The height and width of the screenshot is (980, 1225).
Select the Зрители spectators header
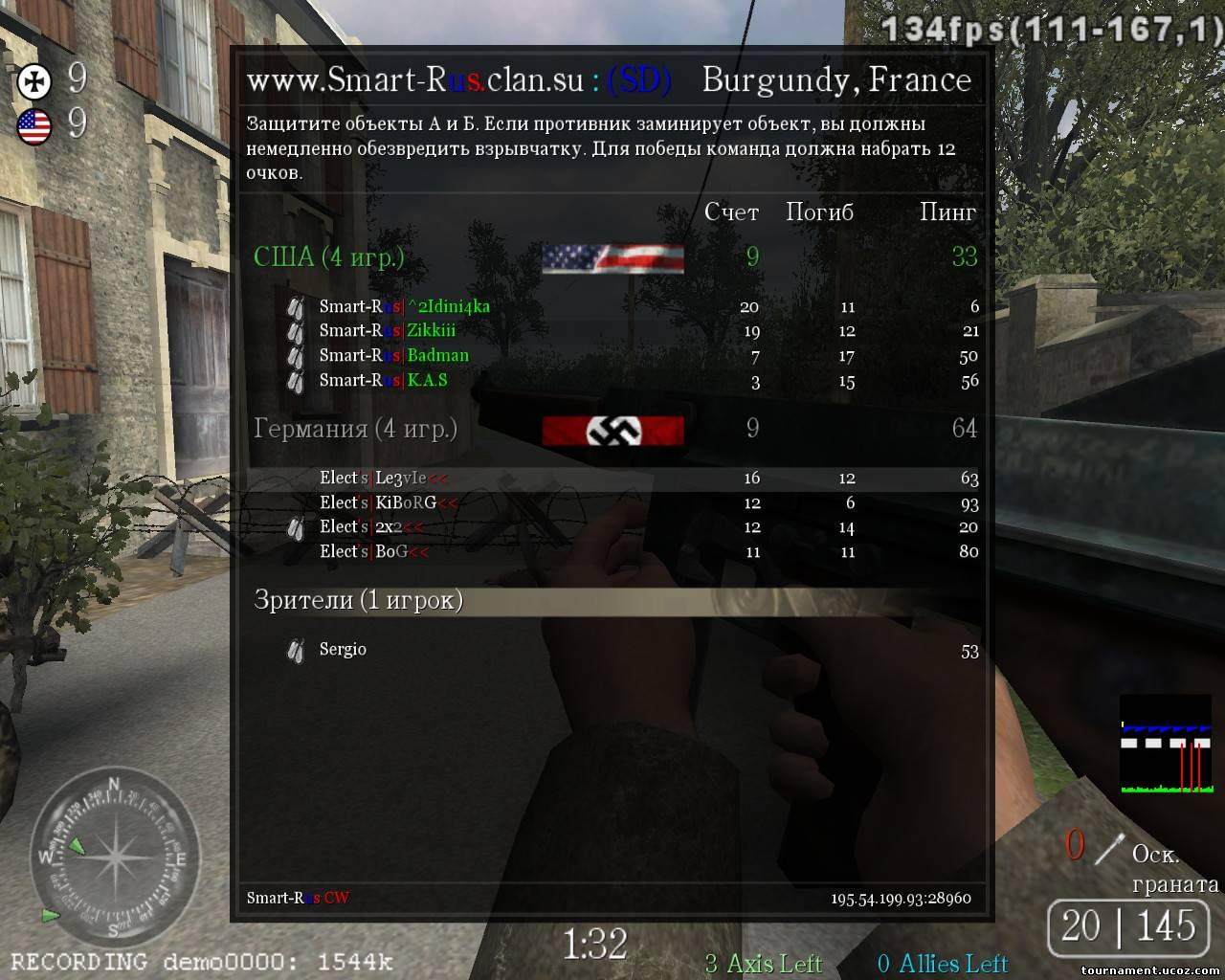point(358,600)
